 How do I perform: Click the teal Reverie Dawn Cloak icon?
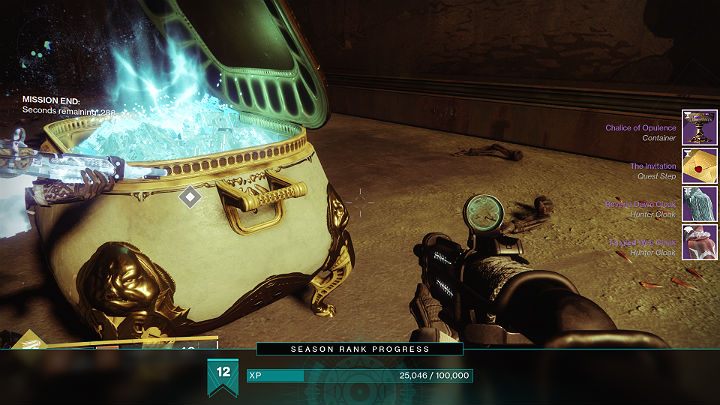699,204
